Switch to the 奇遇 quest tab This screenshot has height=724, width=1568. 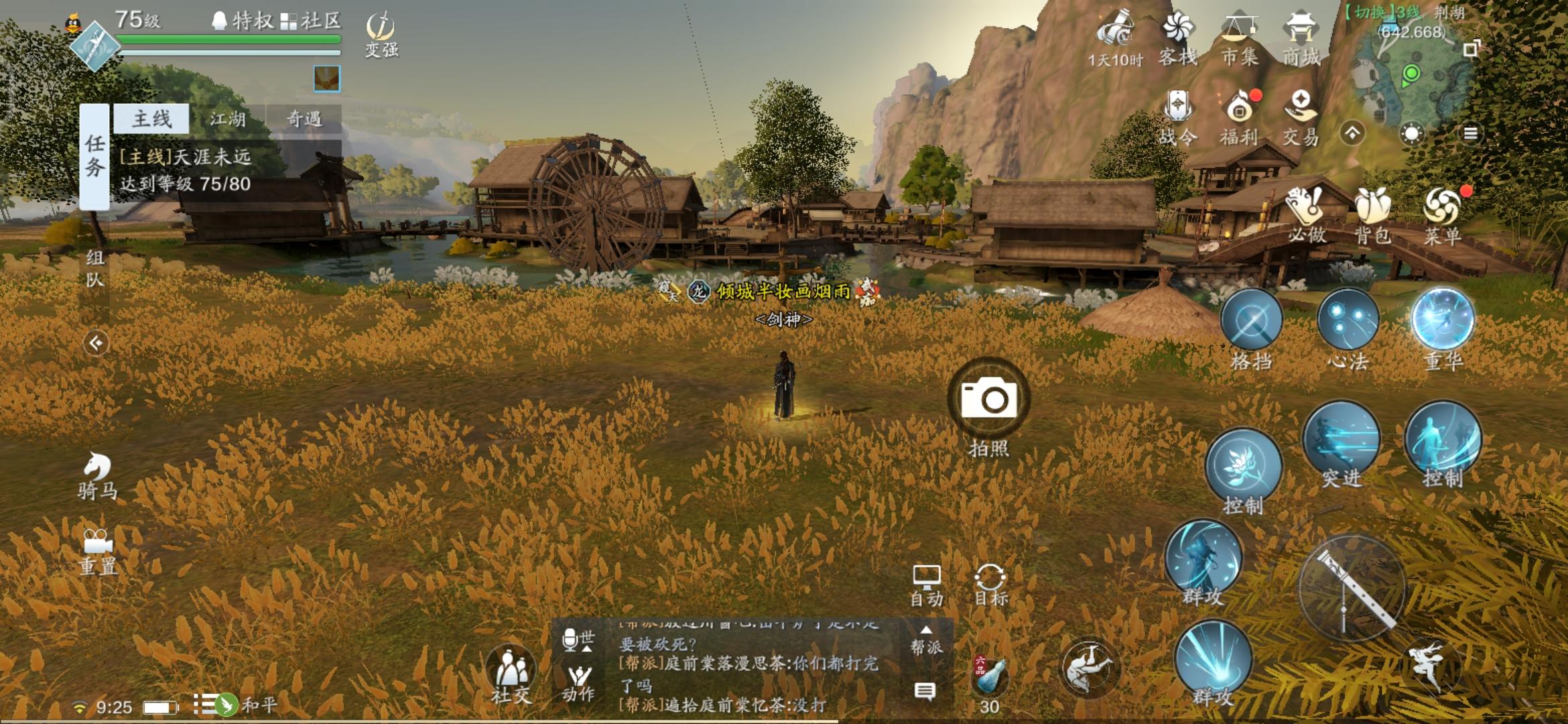304,119
